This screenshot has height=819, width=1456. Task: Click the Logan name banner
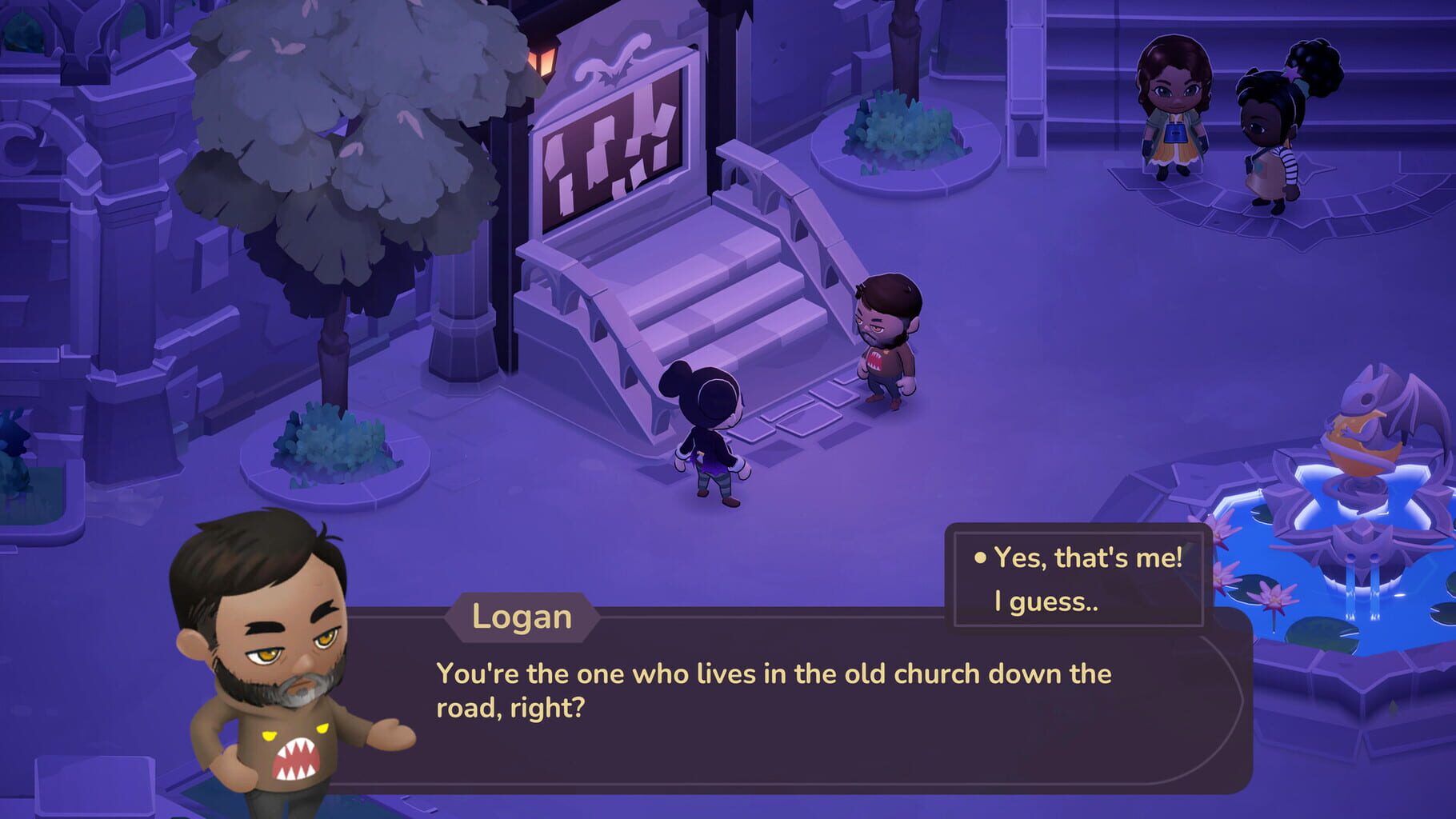click(522, 618)
